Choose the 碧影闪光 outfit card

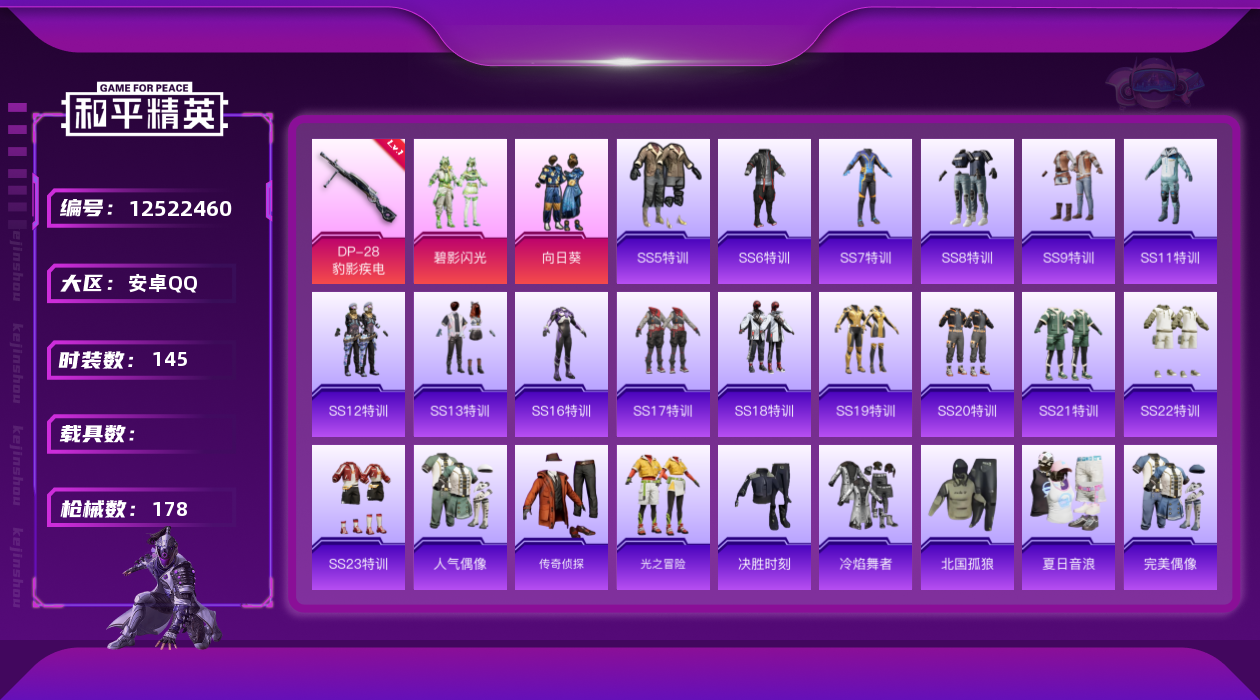click(460, 211)
